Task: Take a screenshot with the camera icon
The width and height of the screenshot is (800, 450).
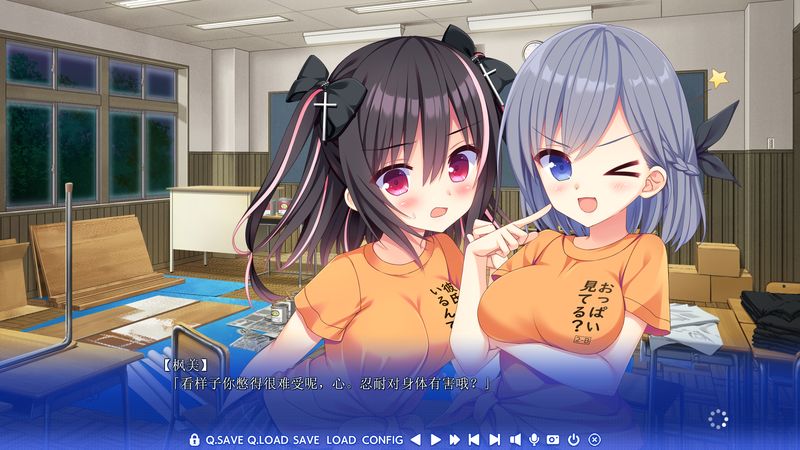Action: (553, 439)
